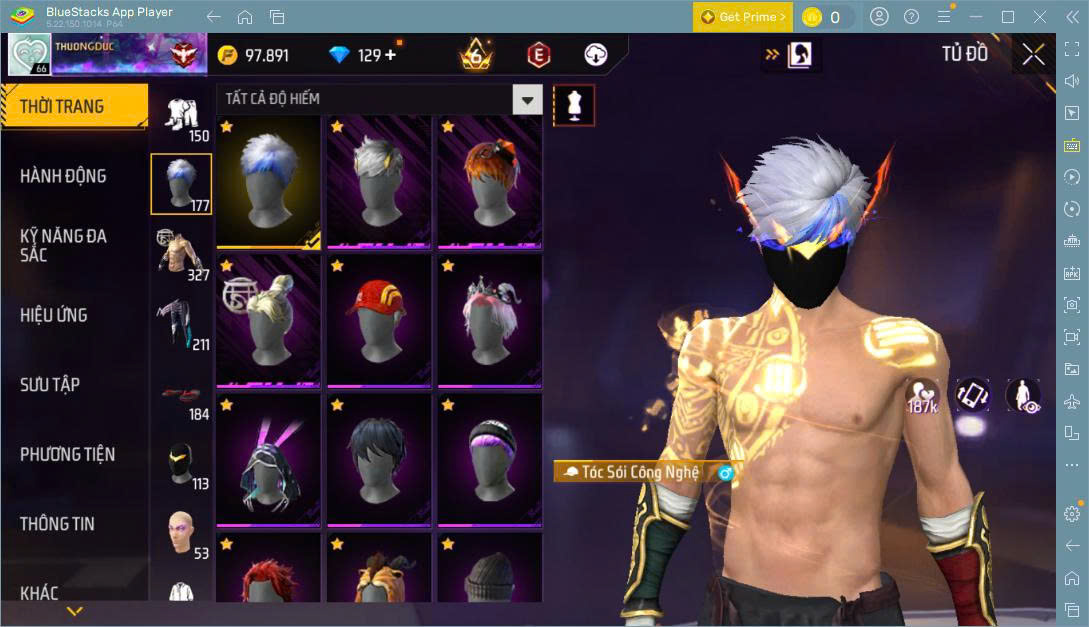Screen dimensions: 1089x627
Task: Choose the red cap headwear item
Action: click(x=379, y=320)
